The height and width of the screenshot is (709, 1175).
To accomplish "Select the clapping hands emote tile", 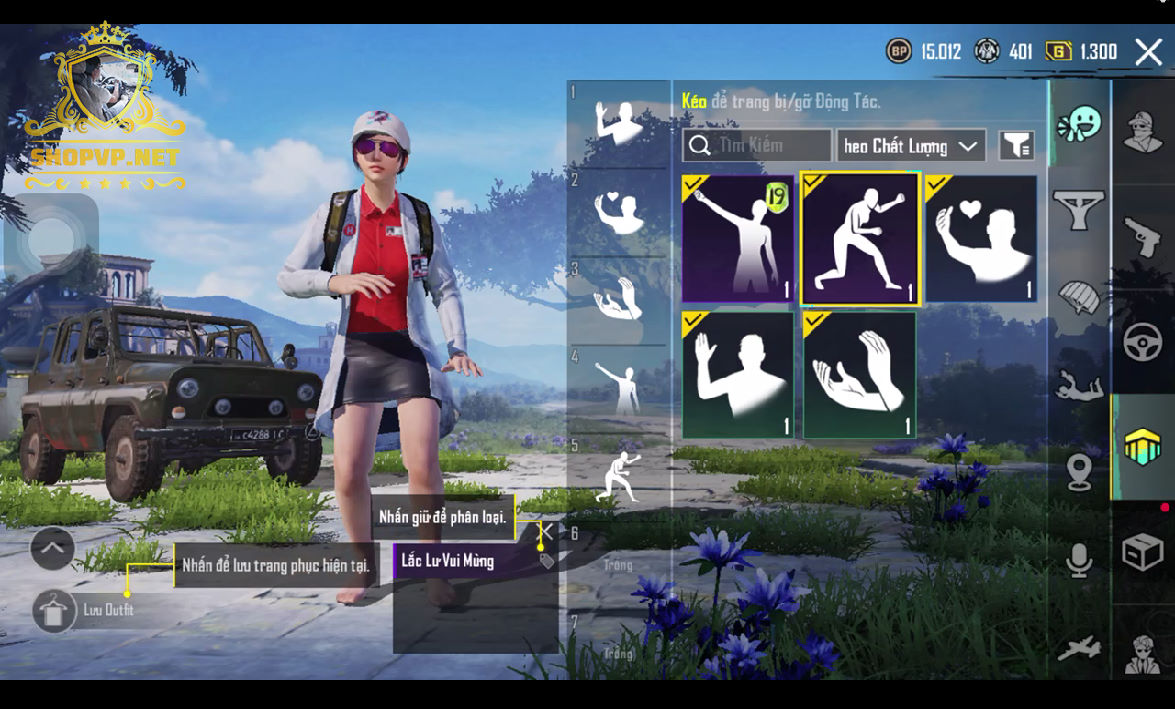I will (x=859, y=375).
